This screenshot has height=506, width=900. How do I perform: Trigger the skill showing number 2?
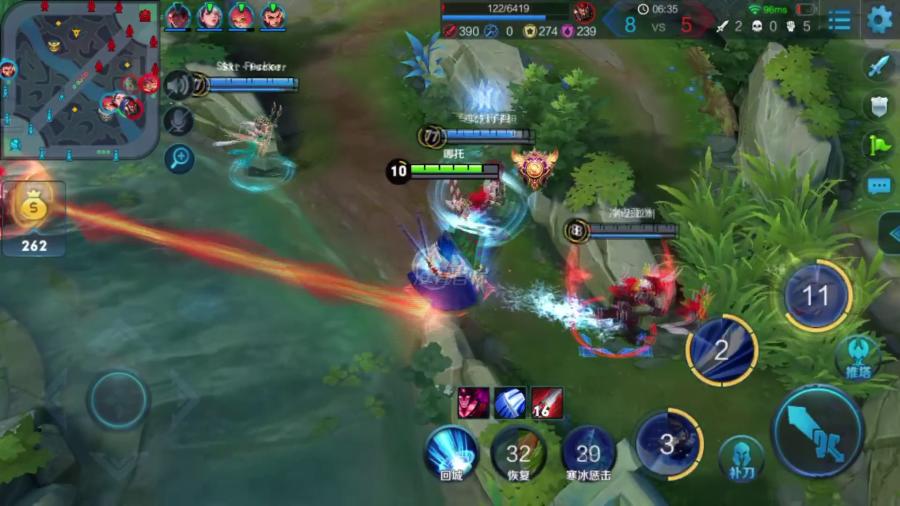(x=721, y=350)
